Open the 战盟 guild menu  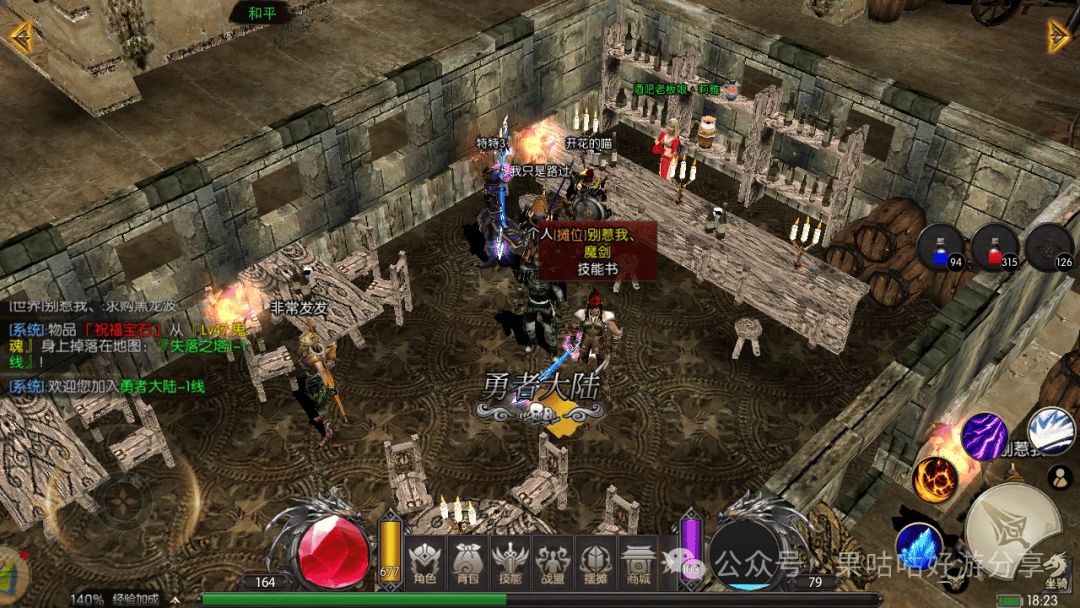[x=553, y=561]
